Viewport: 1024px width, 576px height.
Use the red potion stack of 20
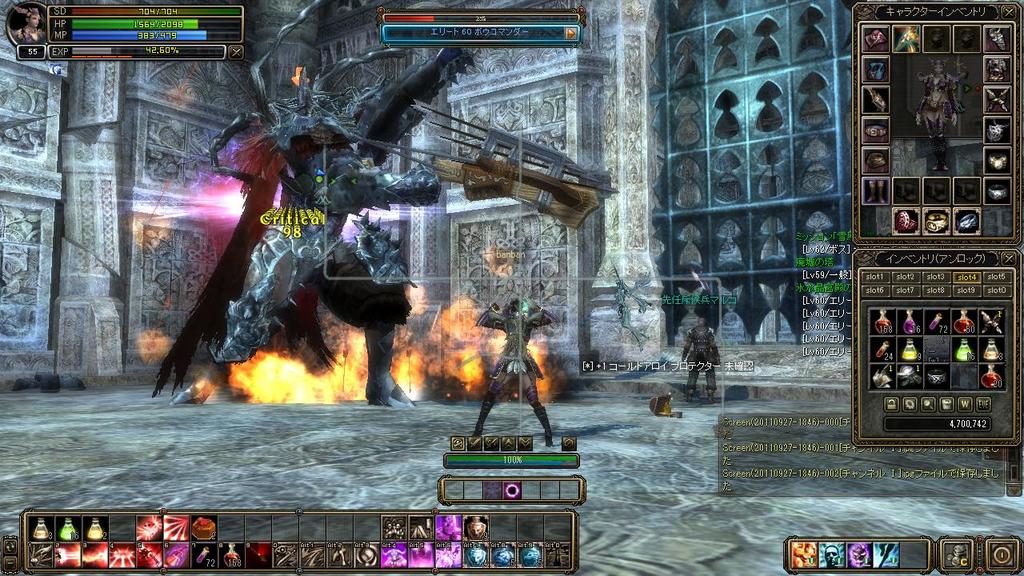coord(991,376)
